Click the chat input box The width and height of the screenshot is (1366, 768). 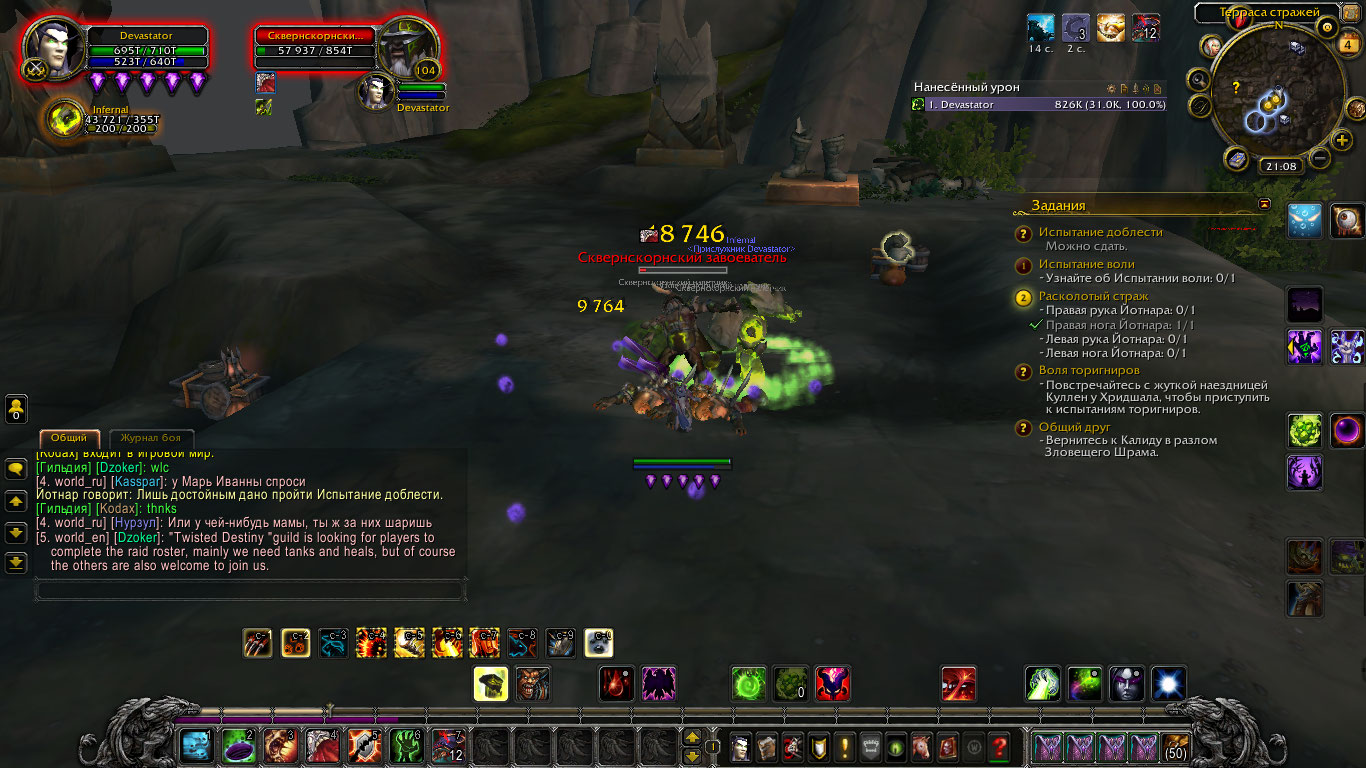[250, 590]
